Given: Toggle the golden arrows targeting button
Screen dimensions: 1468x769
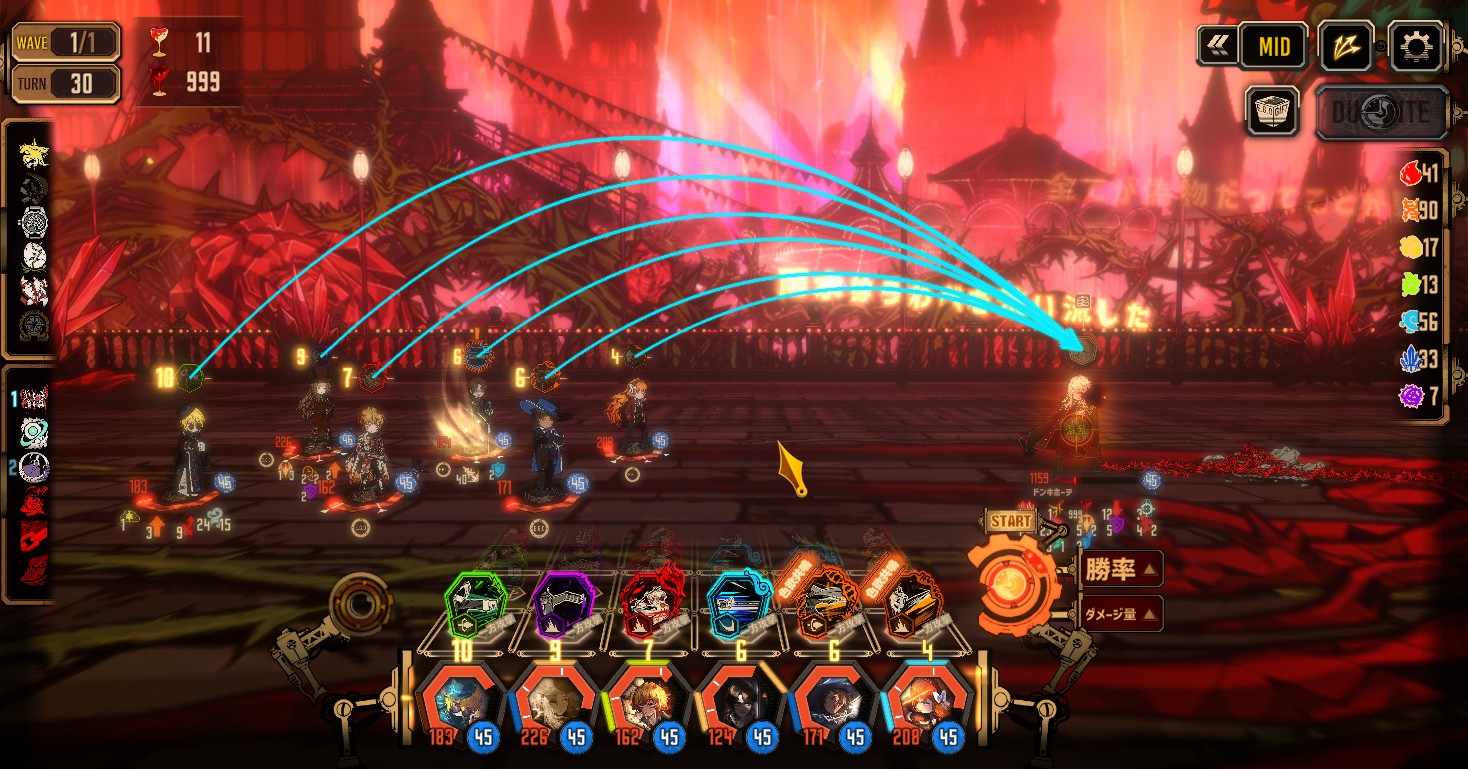Looking at the screenshot, I should tap(1345, 46).
